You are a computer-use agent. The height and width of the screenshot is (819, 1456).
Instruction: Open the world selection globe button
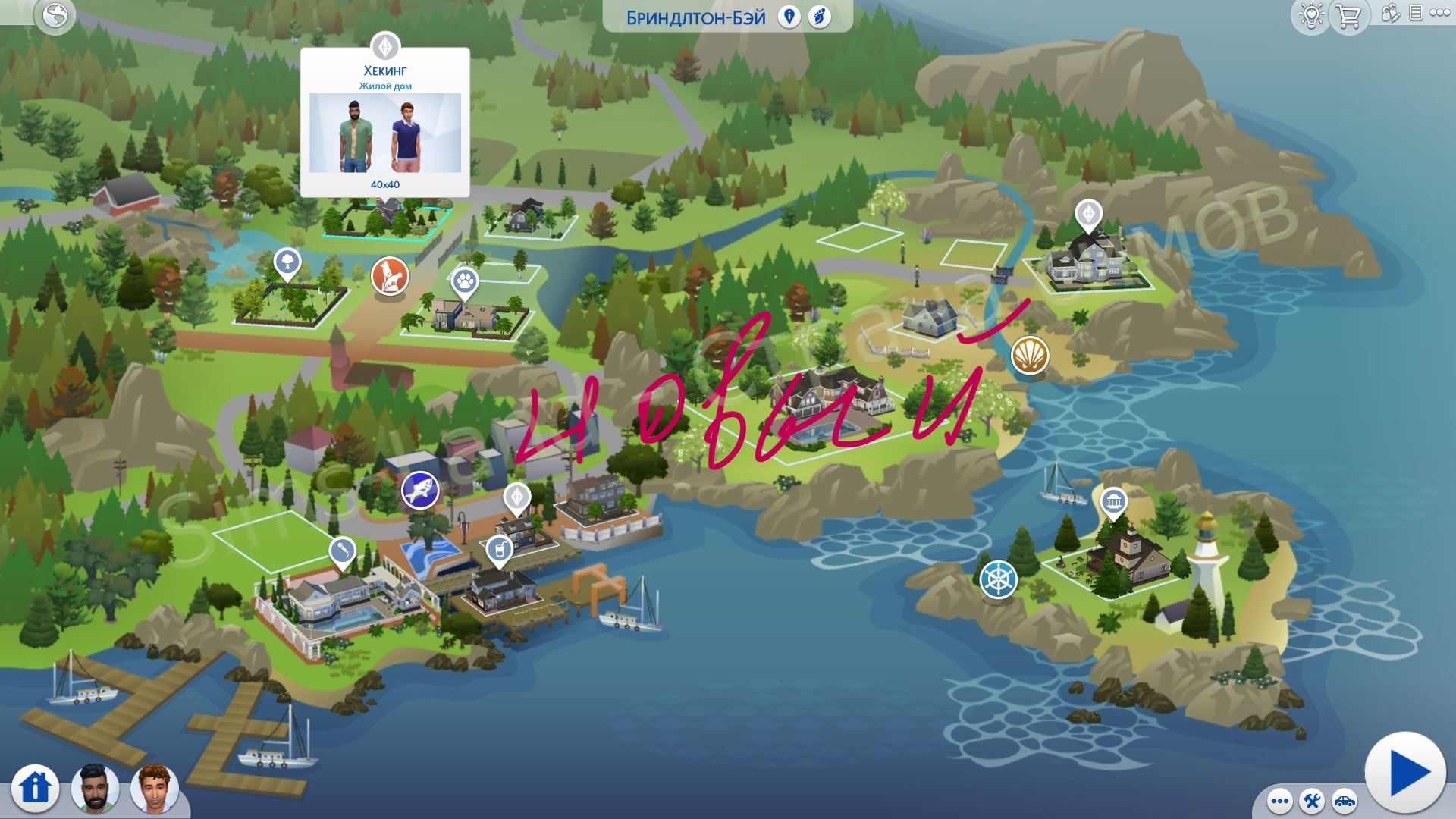point(55,16)
